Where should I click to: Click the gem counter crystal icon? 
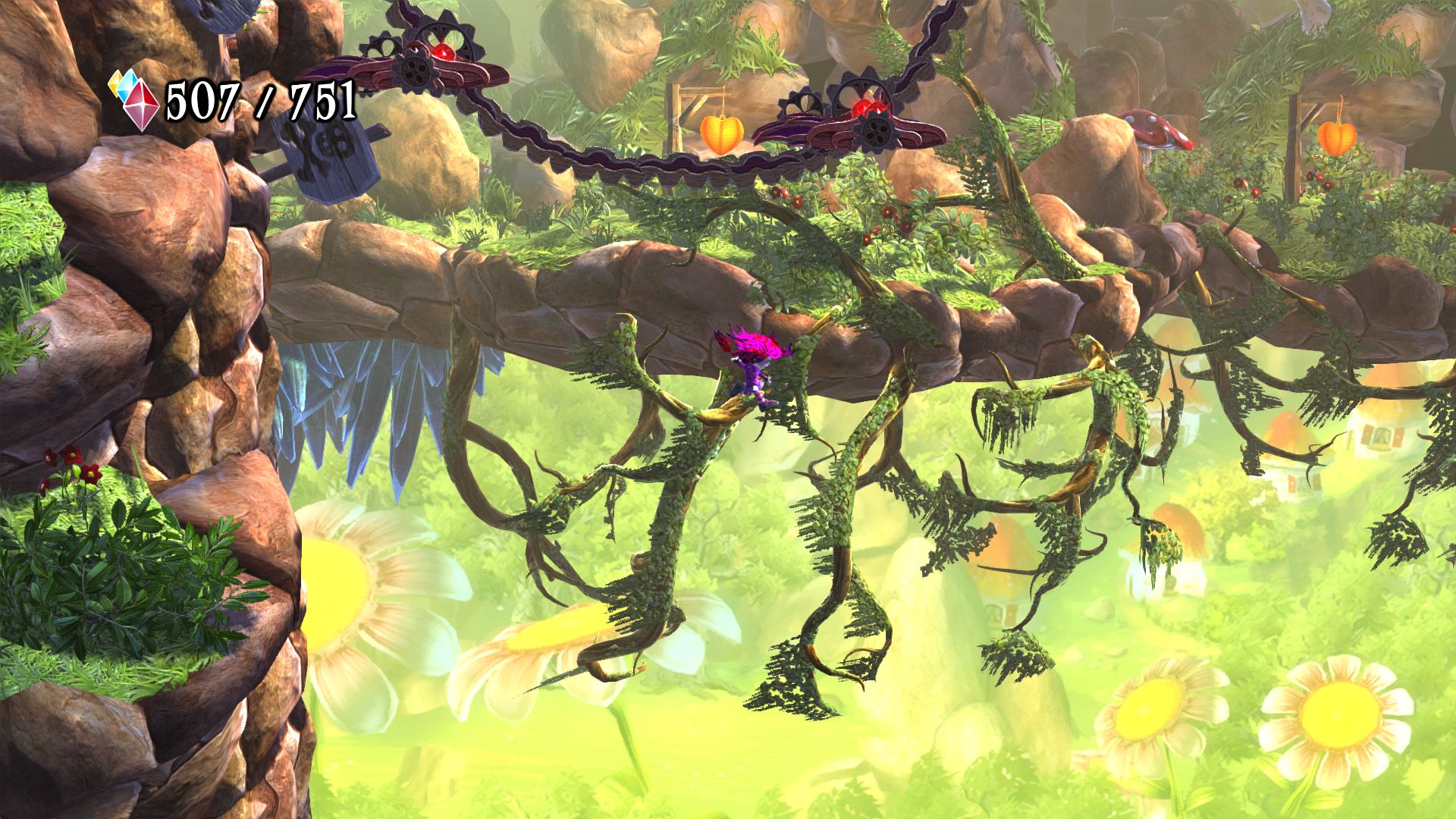(136, 100)
